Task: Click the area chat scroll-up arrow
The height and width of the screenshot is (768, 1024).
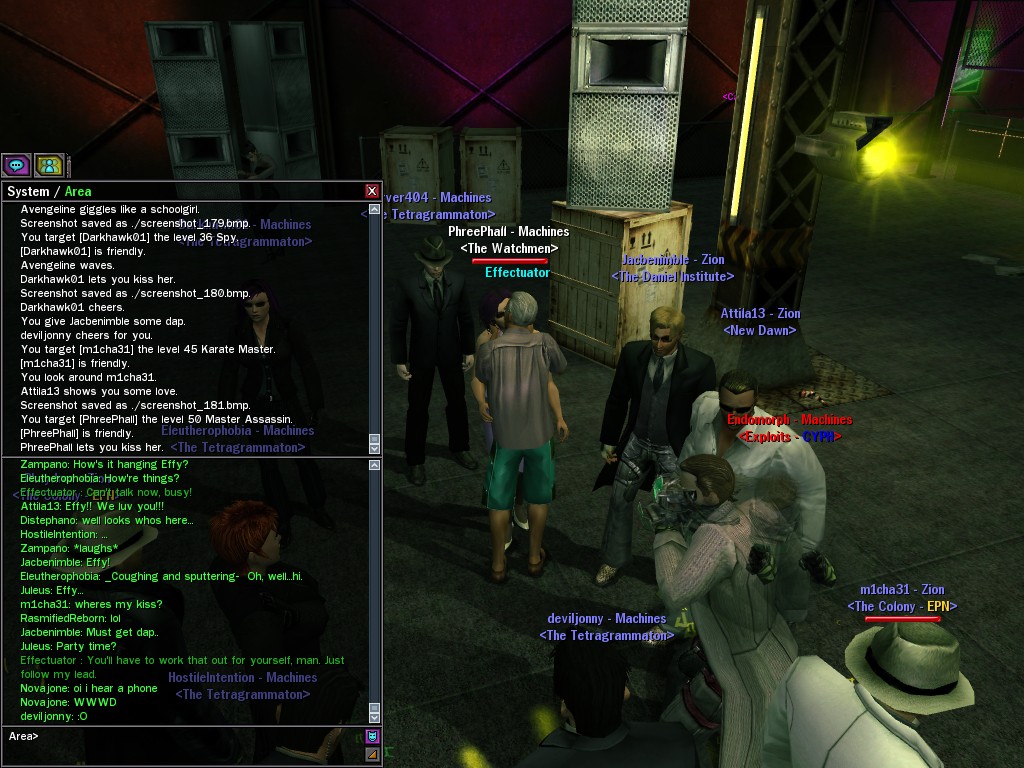Action: tap(375, 463)
